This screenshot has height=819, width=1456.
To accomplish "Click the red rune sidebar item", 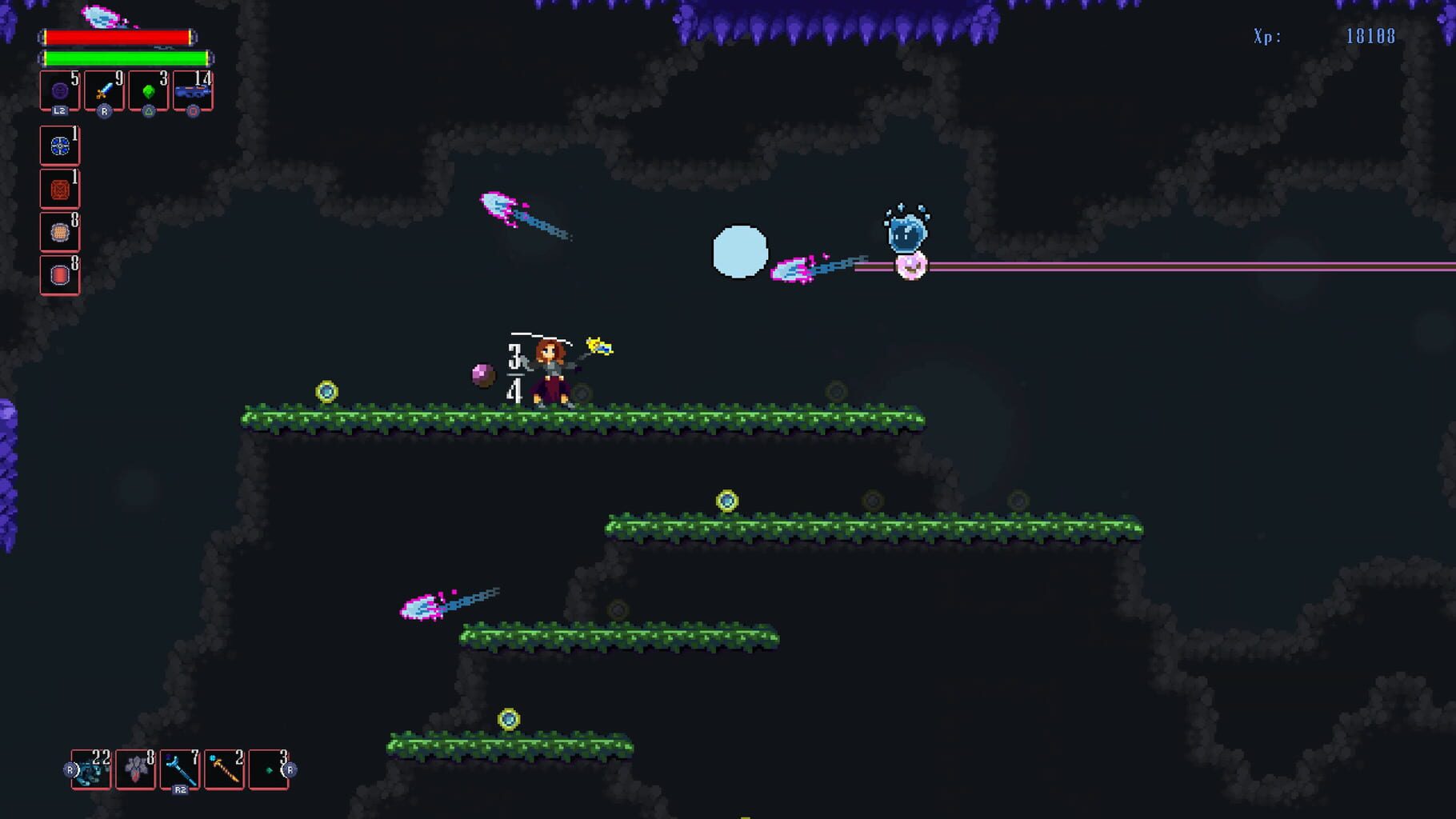I will tap(58, 188).
